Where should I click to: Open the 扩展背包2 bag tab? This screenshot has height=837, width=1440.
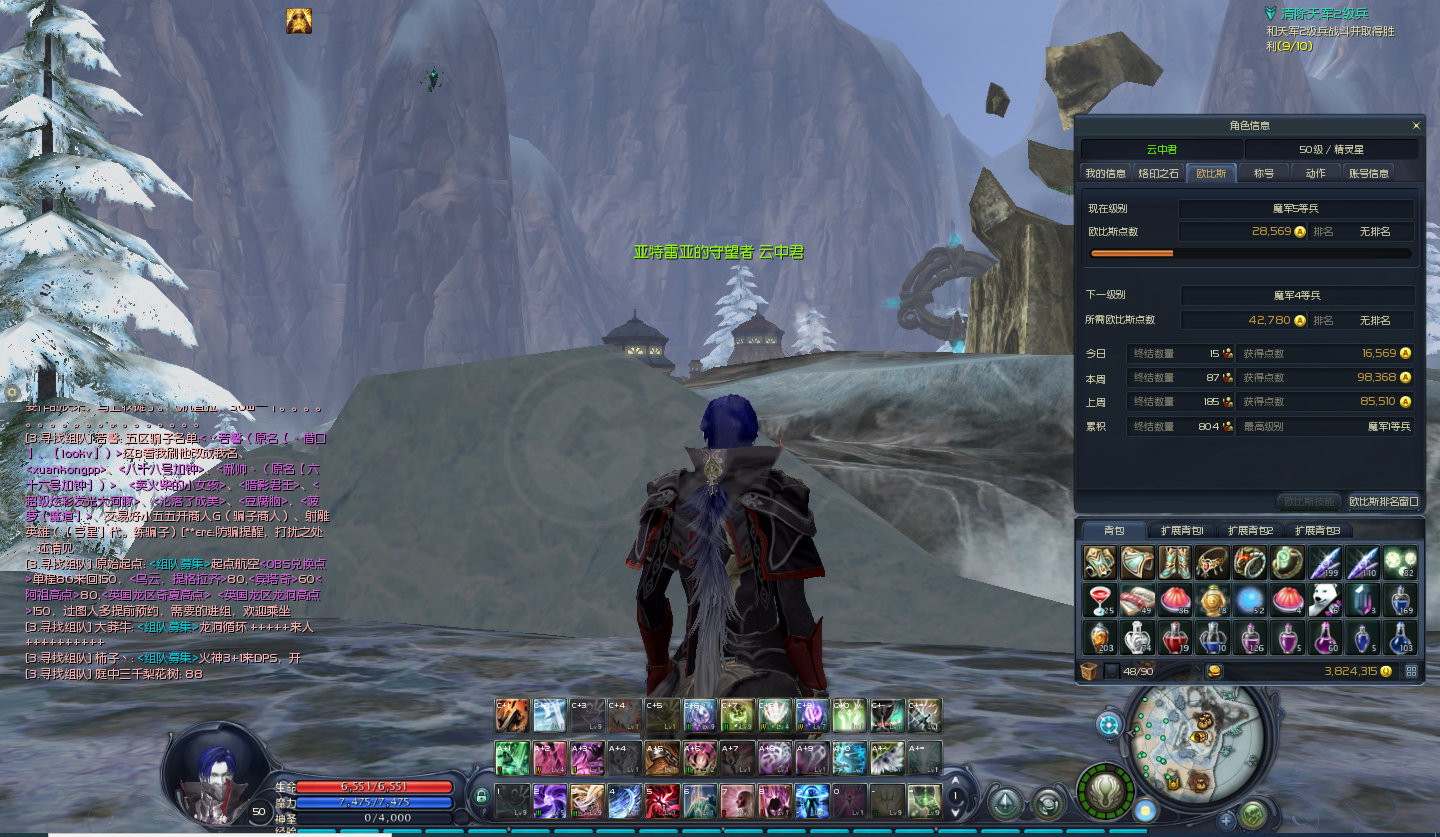tap(1250, 530)
